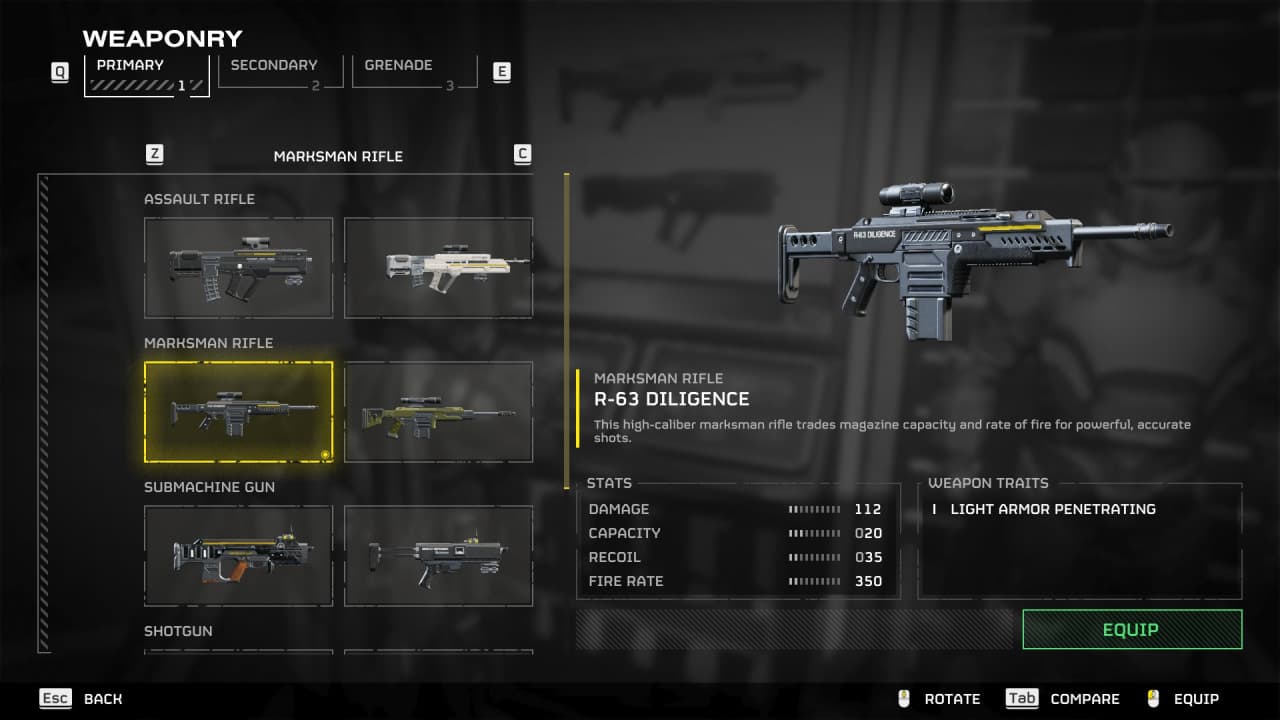This screenshot has width=1280, height=720.
Task: Choose the wooden-grip submachine gun tile
Action: click(238, 555)
